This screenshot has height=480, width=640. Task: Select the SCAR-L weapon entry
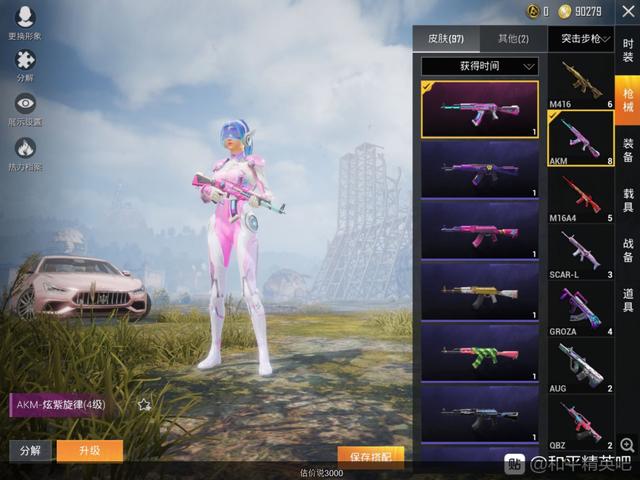tap(580, 251)
